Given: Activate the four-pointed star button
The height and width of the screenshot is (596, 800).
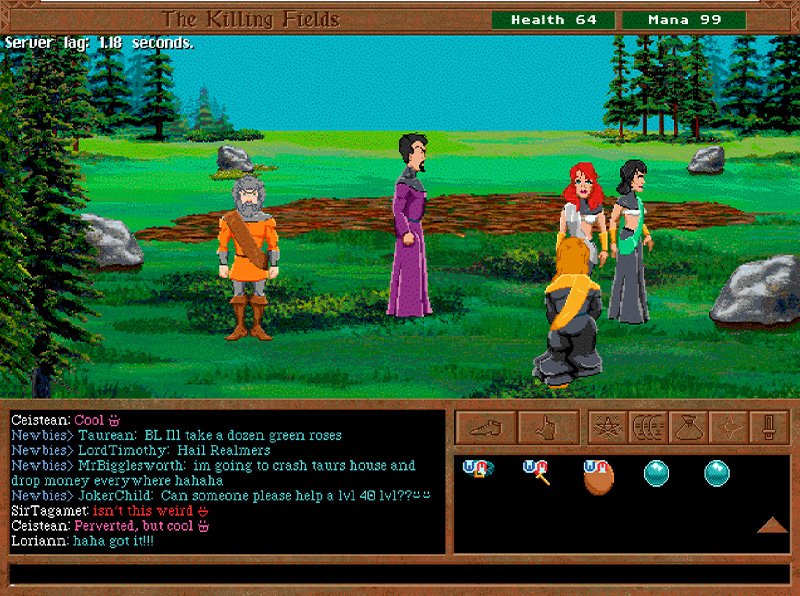Looking at the screenshot, I should pyautogui.click(x=727, y=427).
